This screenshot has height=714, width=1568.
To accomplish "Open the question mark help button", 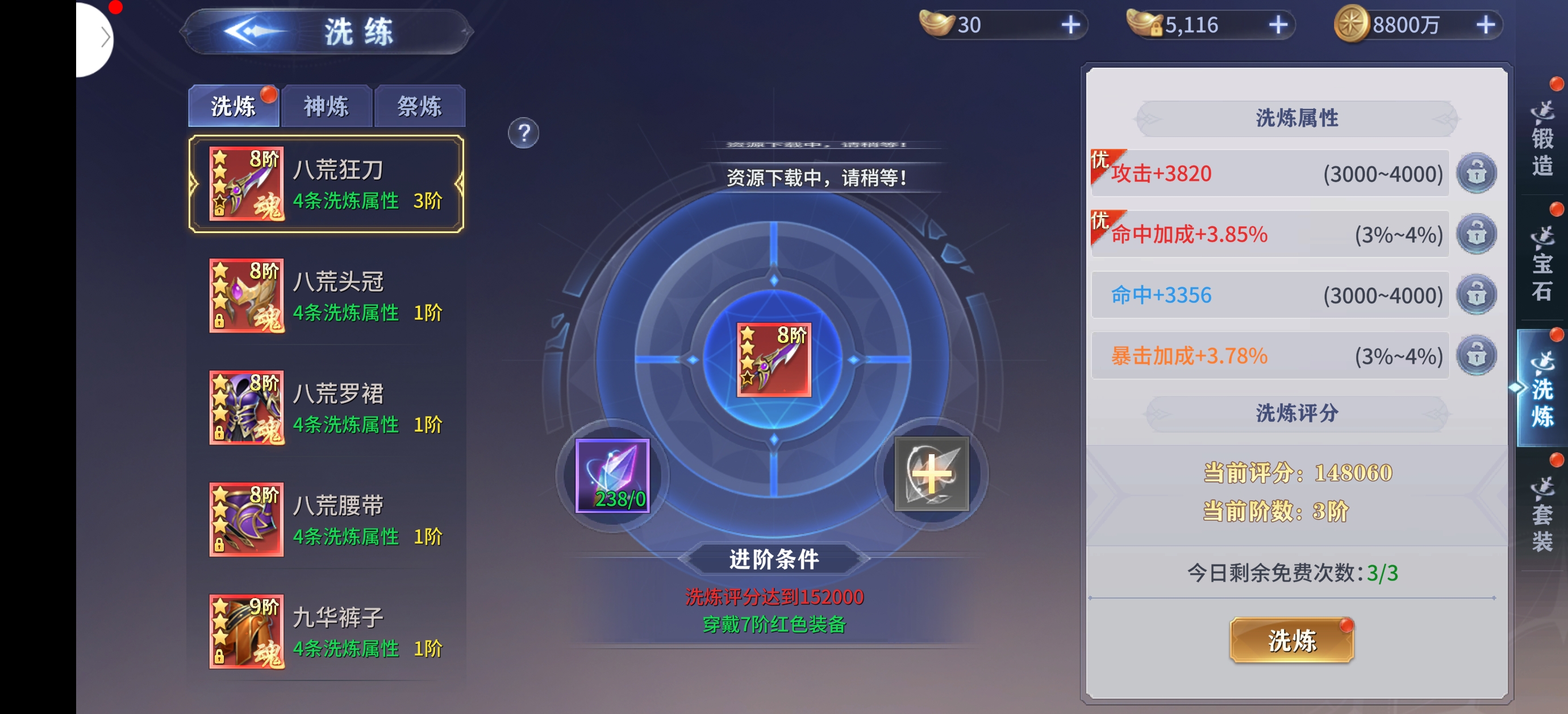I will coord(523,133).
